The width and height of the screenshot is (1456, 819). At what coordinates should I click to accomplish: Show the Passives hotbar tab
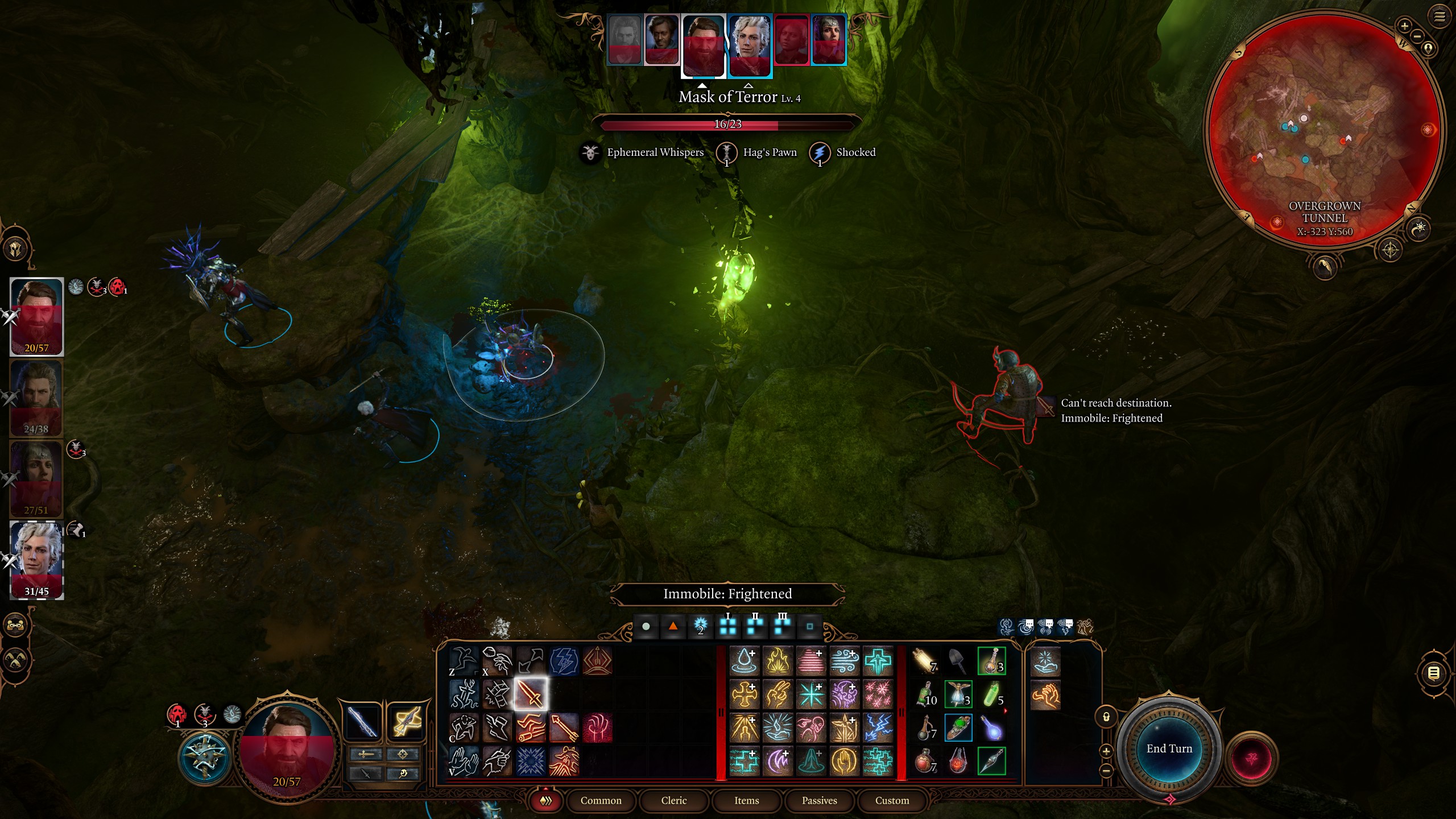[819, 800]
